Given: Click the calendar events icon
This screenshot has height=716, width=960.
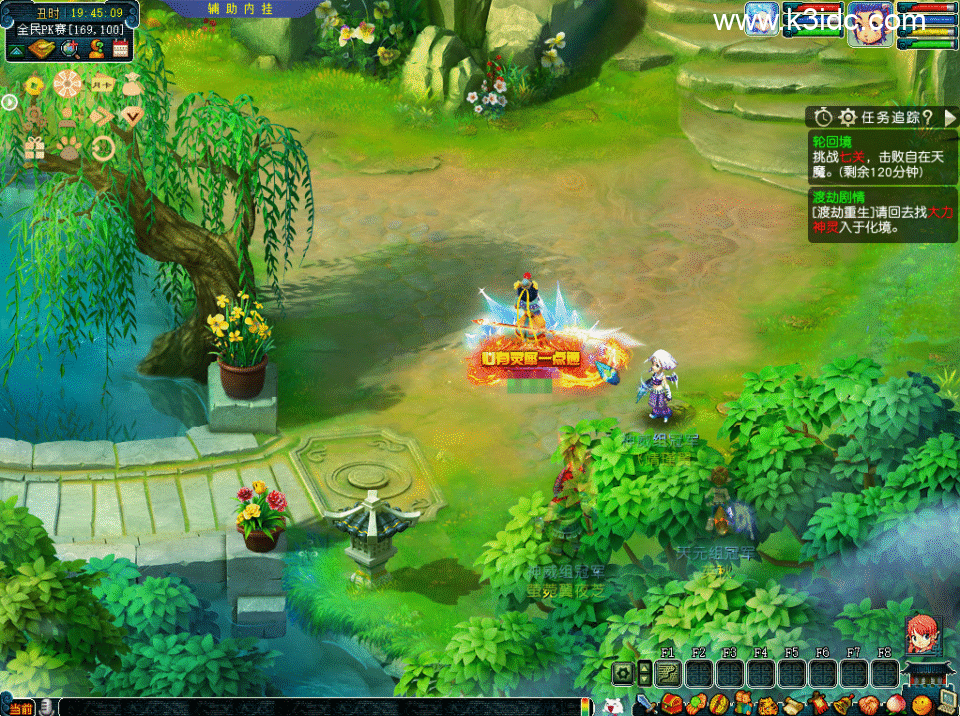Looking at the screenshot, I should pos(120,48).
